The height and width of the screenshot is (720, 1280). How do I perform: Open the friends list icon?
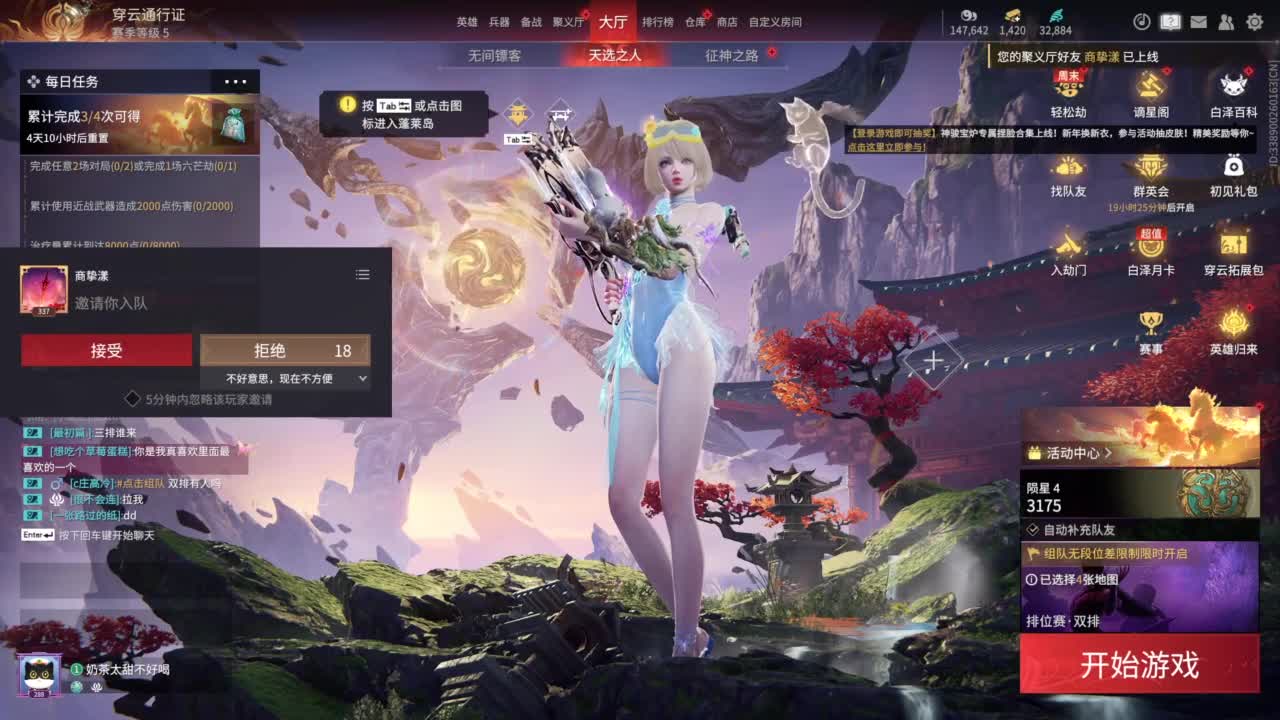click(x=1225, y=20)
